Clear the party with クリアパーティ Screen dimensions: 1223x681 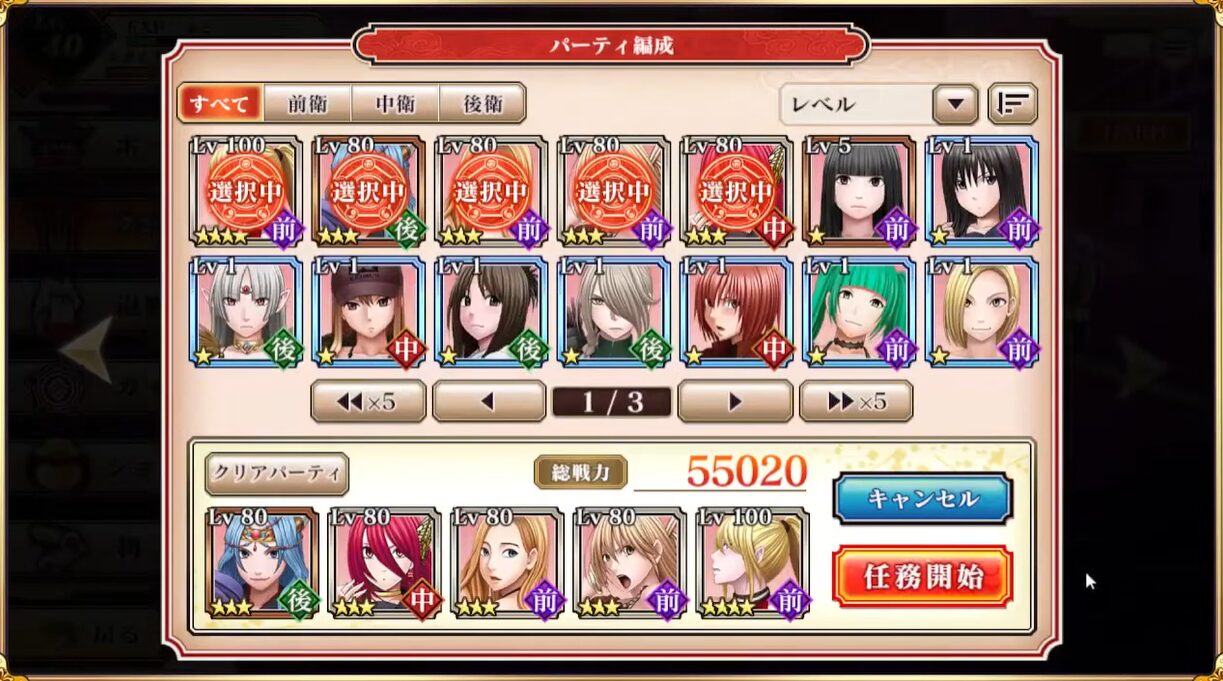(x=277, y=473)
